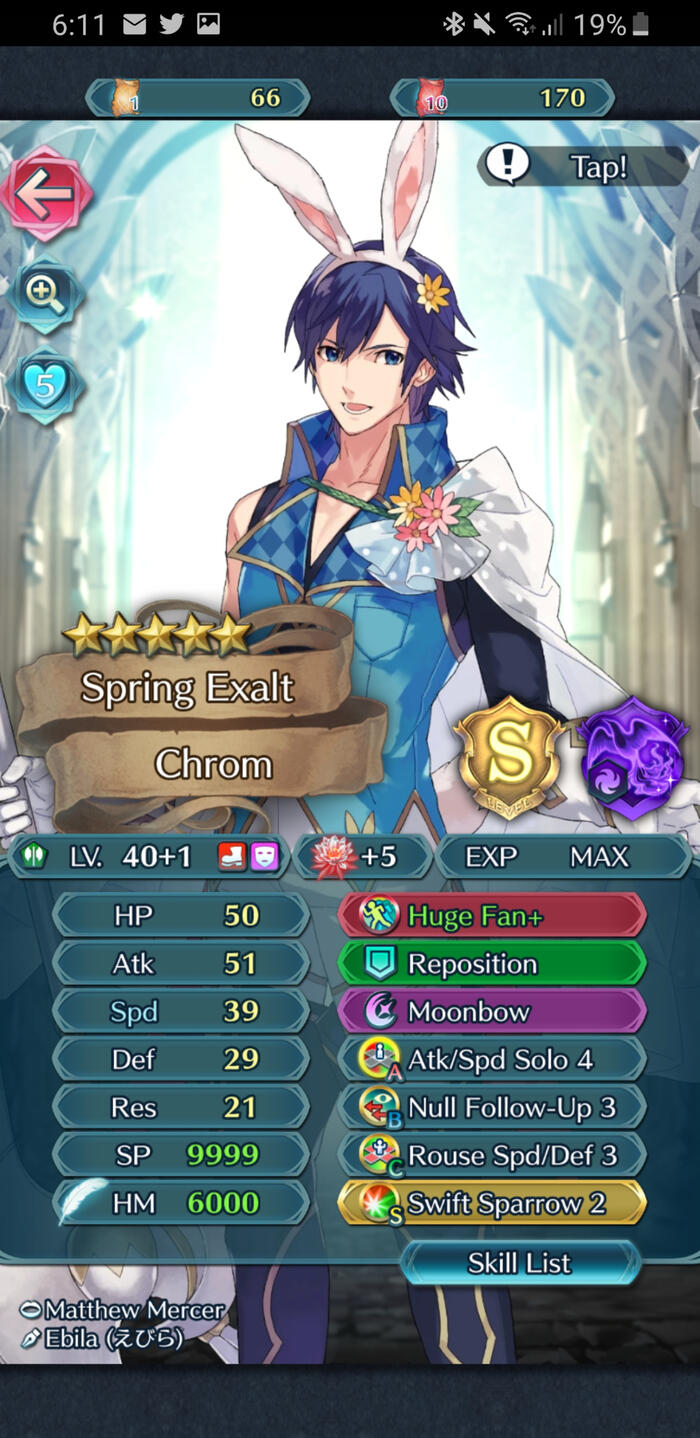View the Huge Fan+ weapon skill

pyautogui.click(x=492, y=915)
